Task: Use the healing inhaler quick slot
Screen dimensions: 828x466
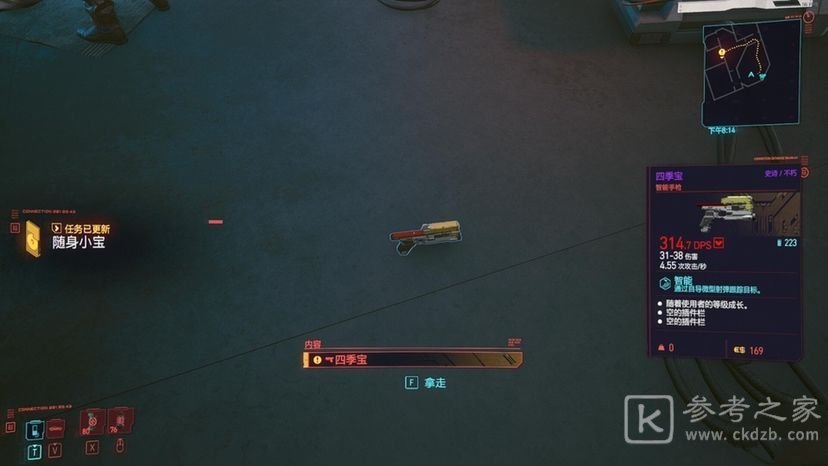Action: pos(91,425)
